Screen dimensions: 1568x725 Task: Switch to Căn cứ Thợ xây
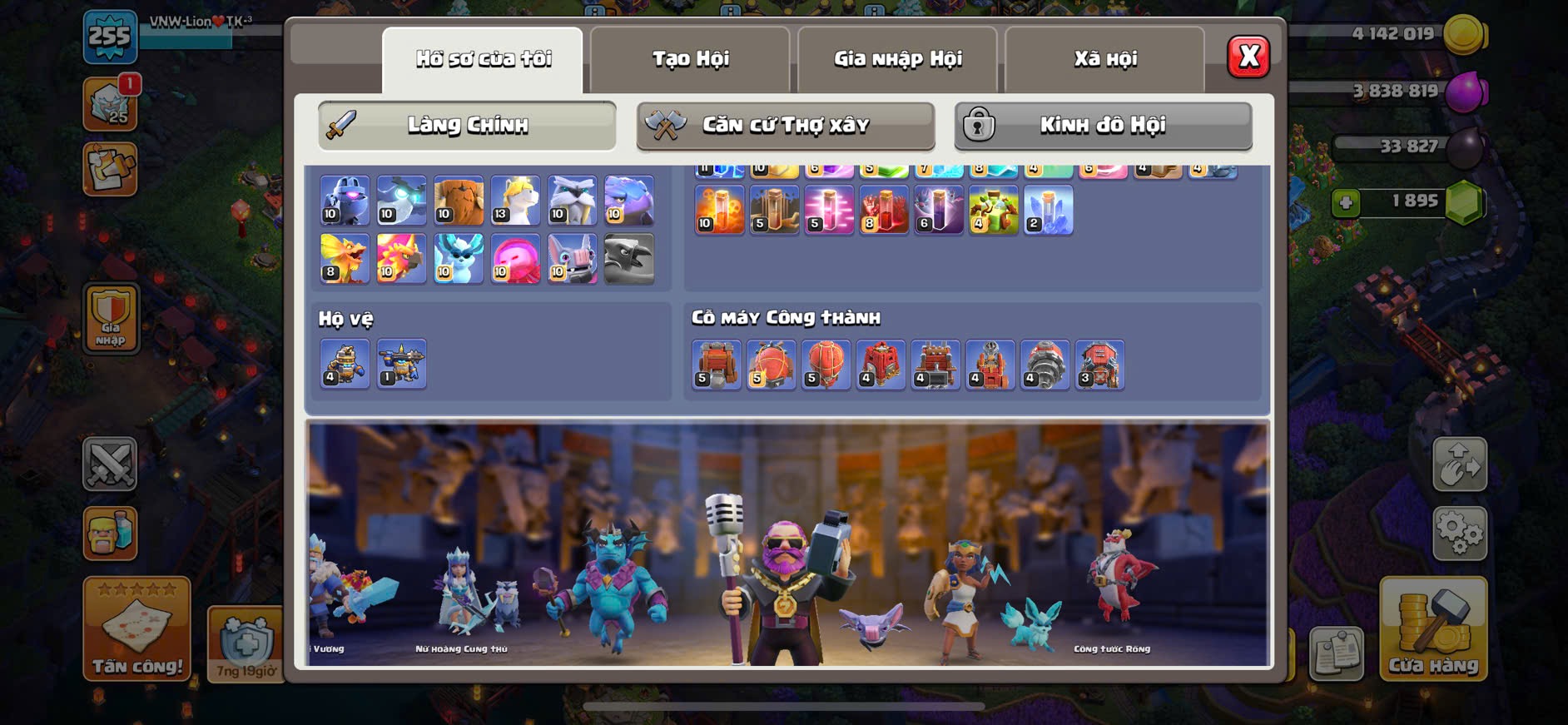coord(785,126)
